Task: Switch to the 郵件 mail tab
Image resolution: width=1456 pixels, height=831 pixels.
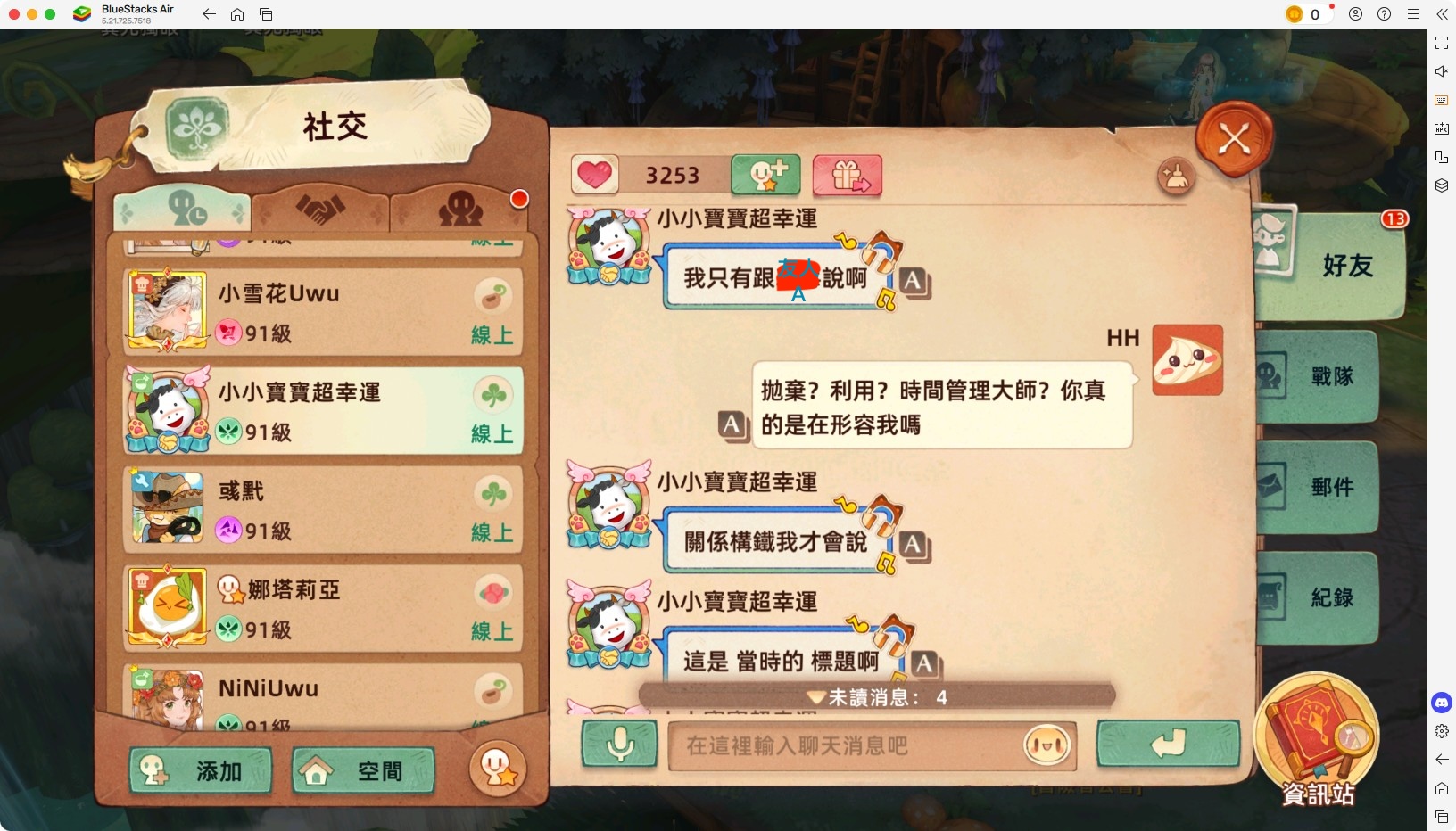Action: pyautogui.click(x=1331, y=487)
